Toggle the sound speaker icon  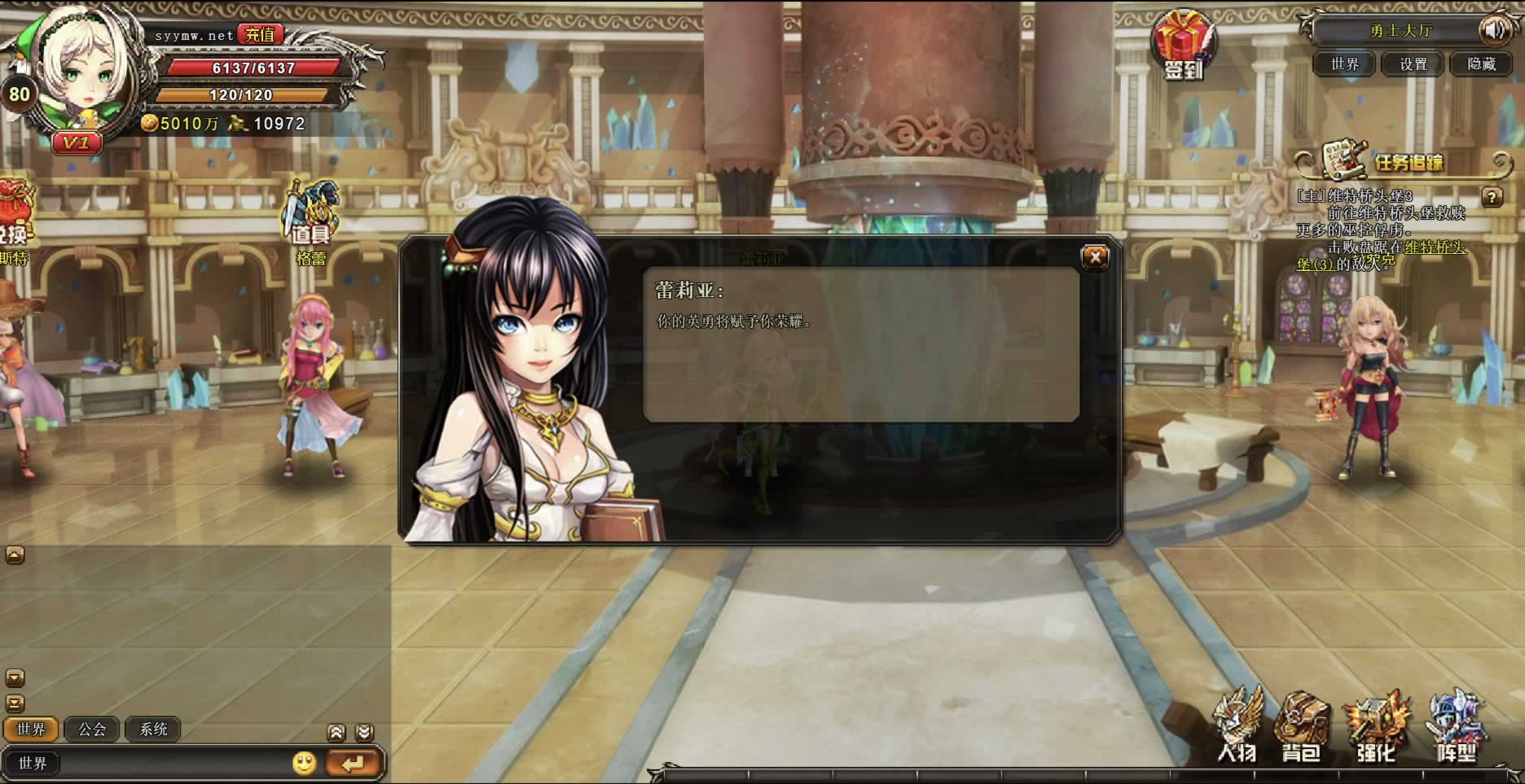[1495, 31]
